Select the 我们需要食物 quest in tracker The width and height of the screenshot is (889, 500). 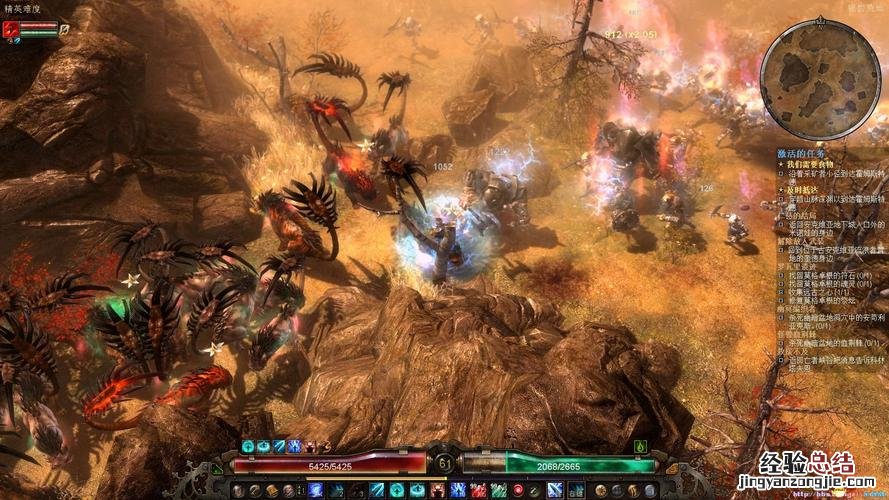pyautogui.click(x=810, y=164)
